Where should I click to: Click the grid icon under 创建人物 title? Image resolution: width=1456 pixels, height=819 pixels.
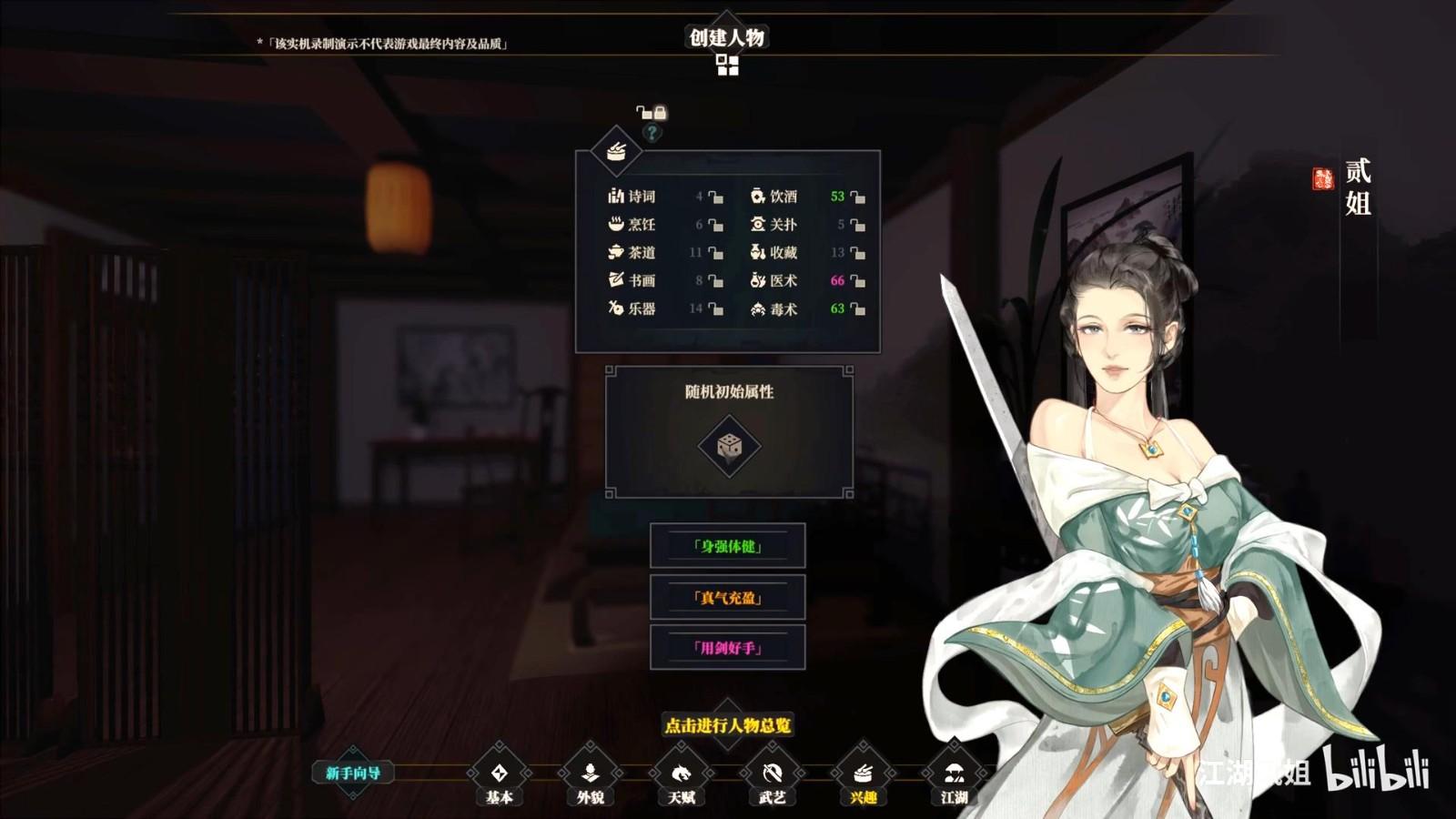tap(727, 65)
